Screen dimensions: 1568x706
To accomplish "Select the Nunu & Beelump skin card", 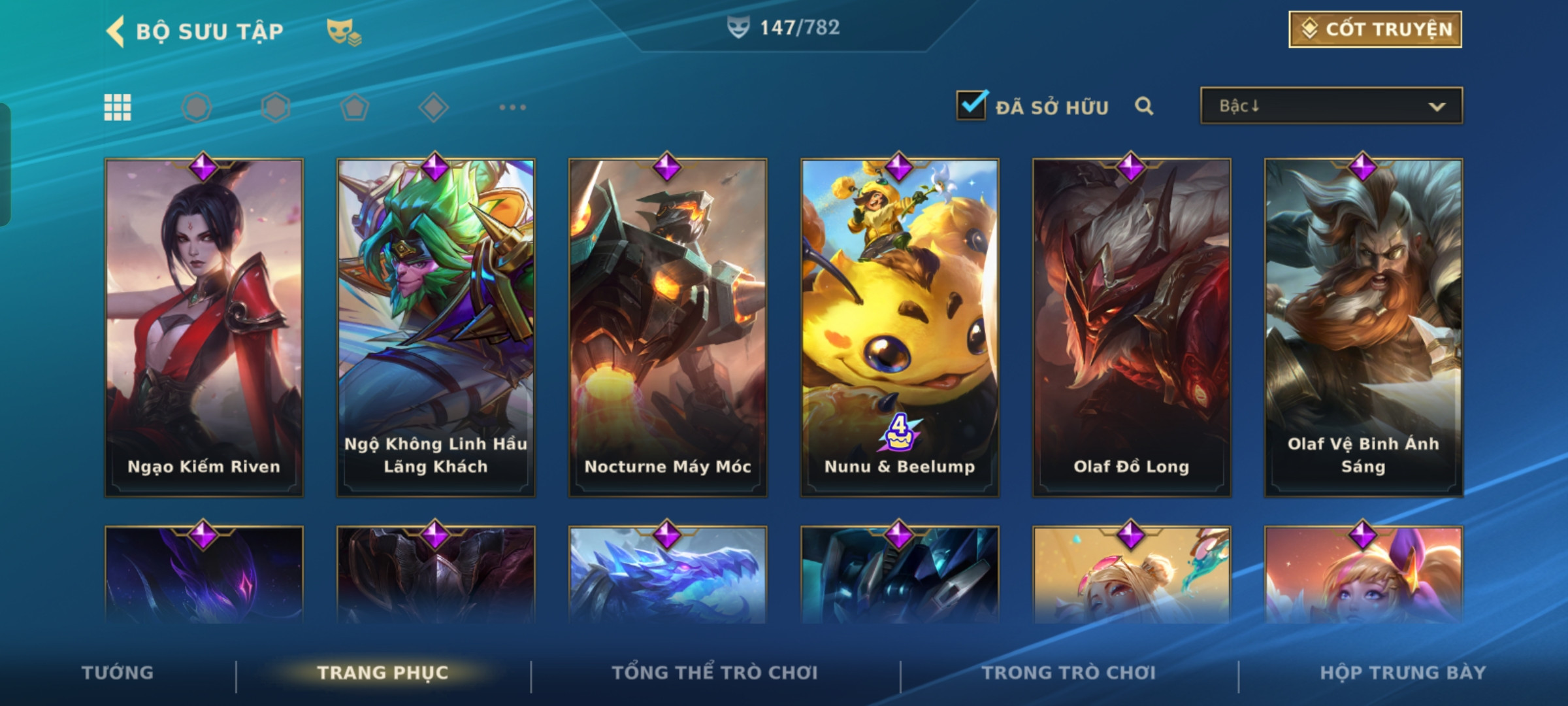I will point(900,327).
